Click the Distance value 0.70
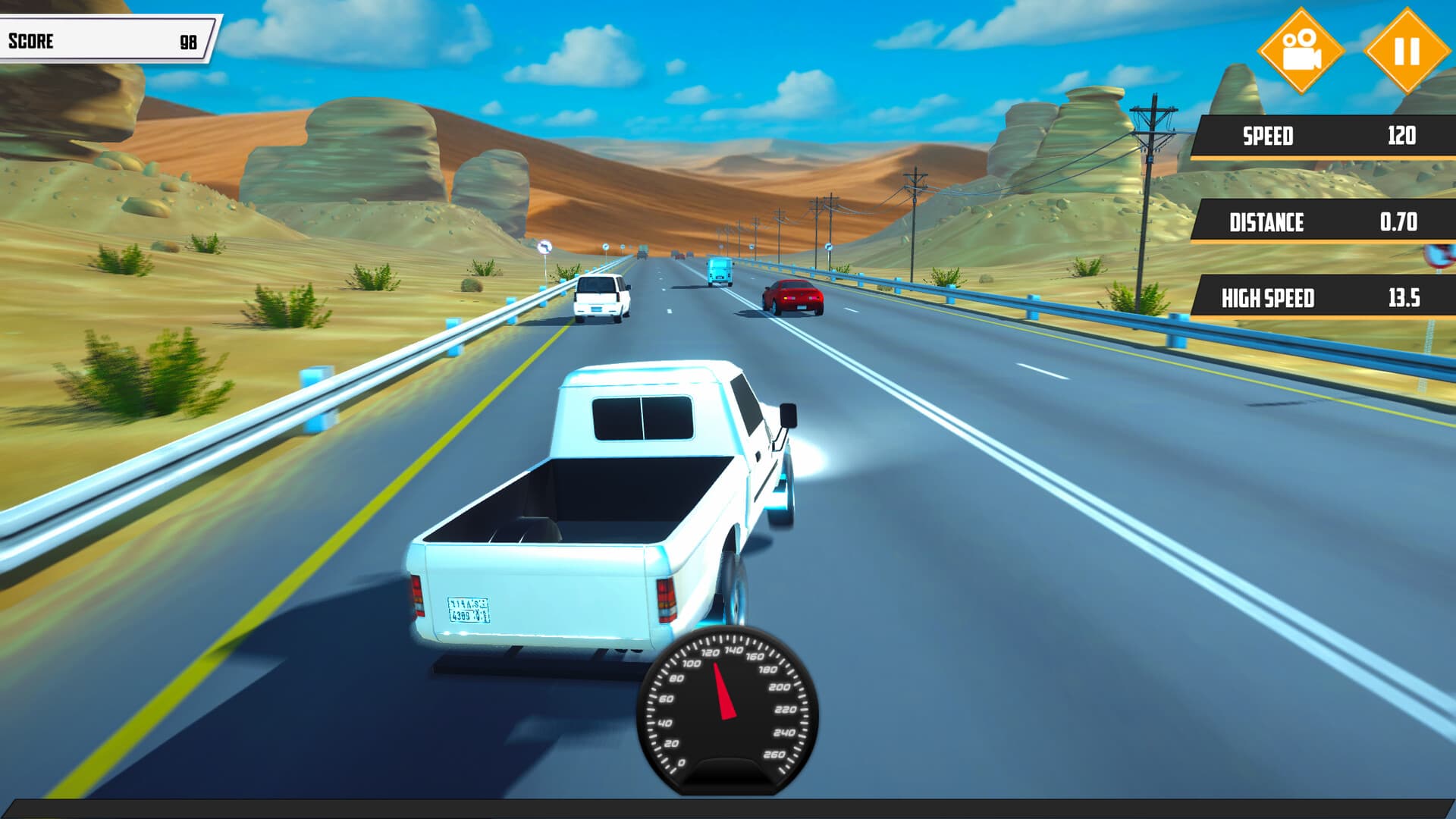 pos(1404,222)
